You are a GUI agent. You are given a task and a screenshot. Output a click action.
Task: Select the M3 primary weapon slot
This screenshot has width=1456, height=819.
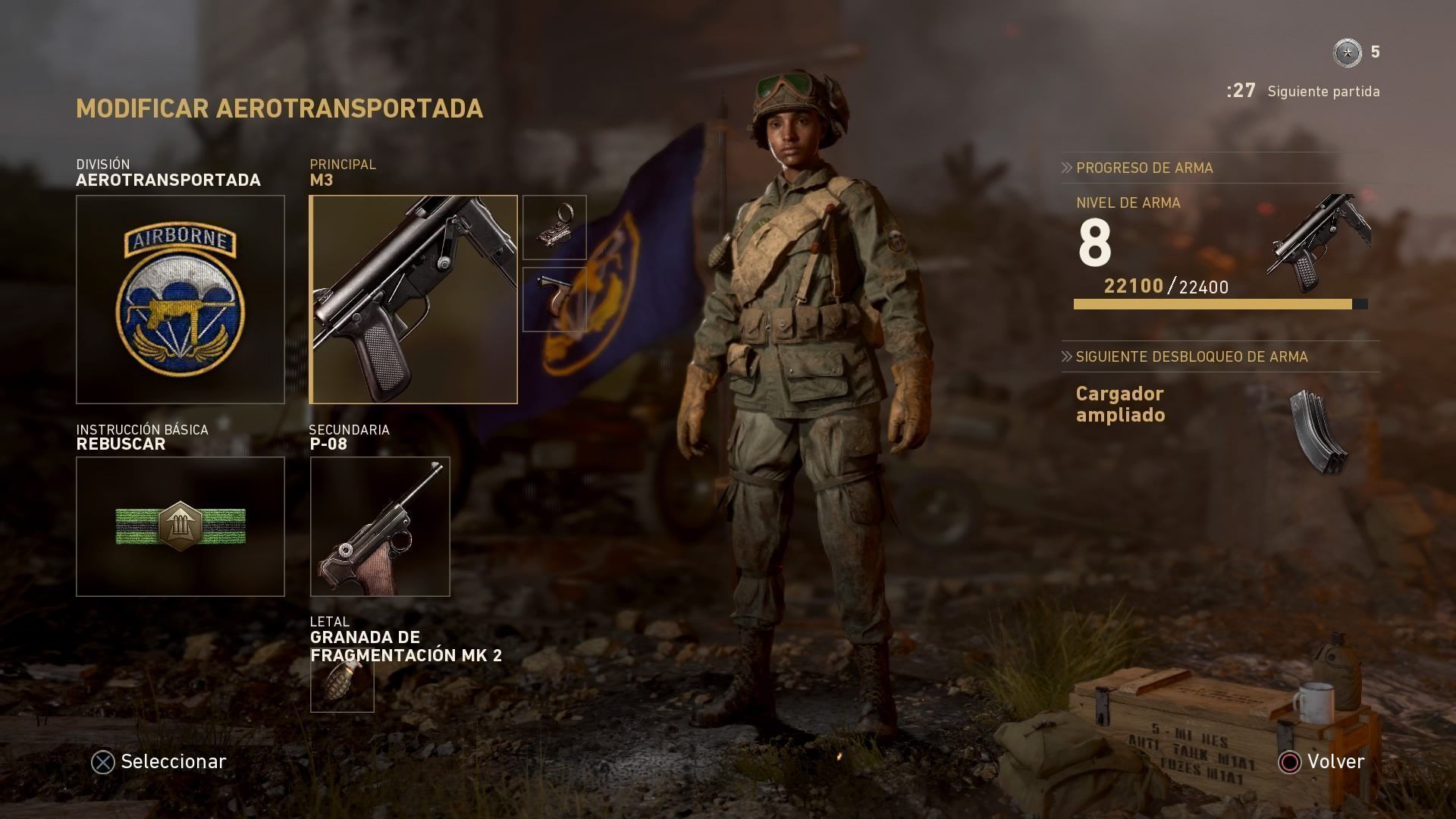point(413,300)
